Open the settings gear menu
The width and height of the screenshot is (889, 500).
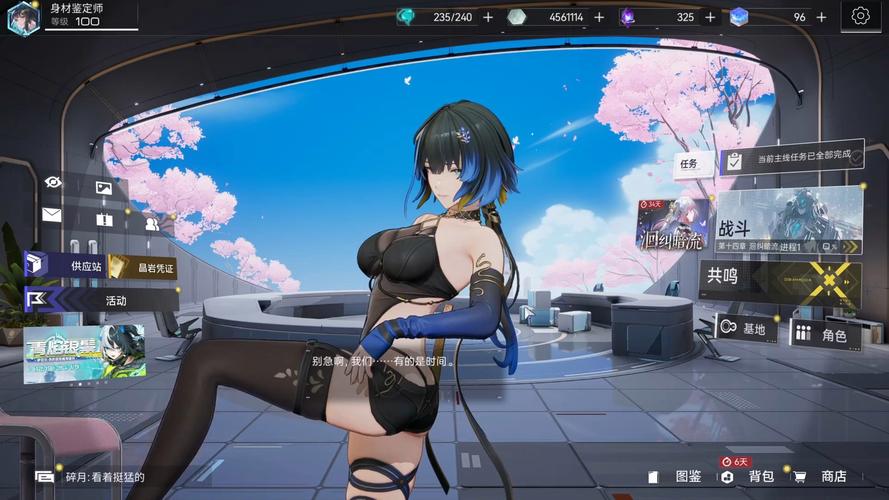pos(860,16)
